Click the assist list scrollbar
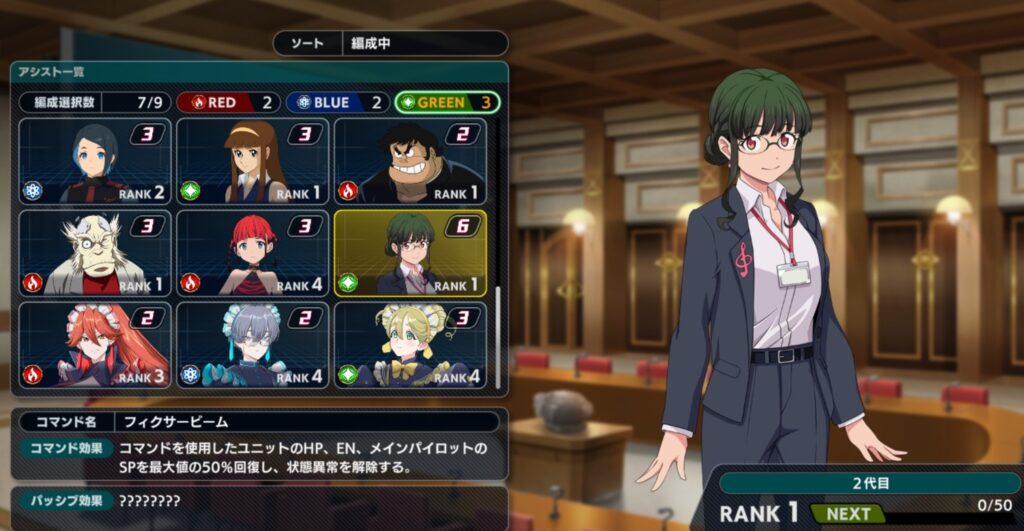Viewport: 1024px width, 531px height. pyautogui.click(x=497, y=338)
